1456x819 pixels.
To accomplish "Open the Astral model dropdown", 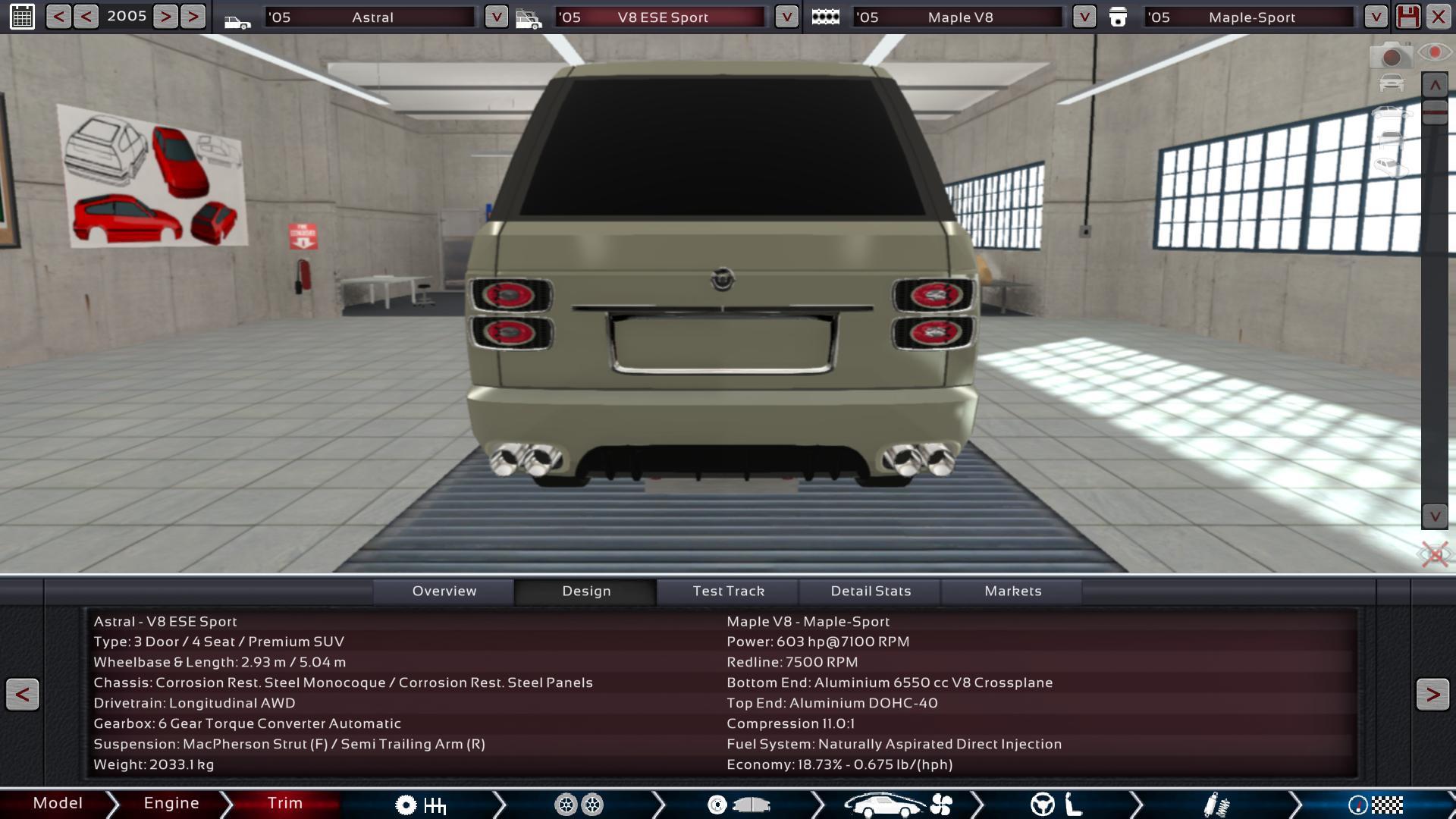I will (x=496, y=17).
